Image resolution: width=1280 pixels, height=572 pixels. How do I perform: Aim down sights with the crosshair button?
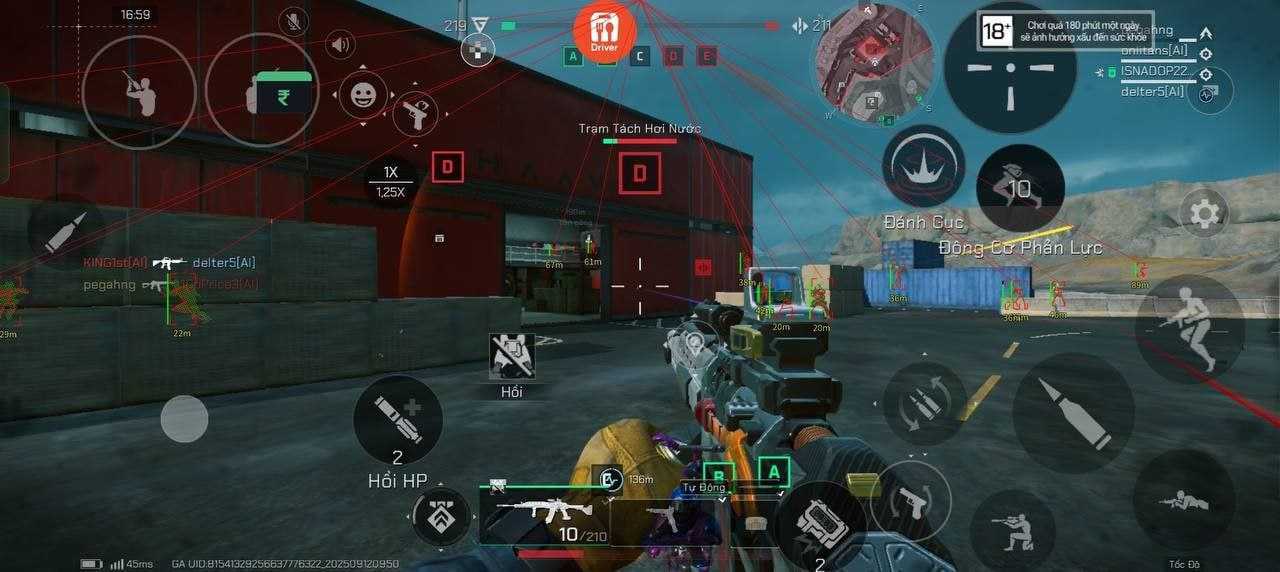tap(1010, 68)
